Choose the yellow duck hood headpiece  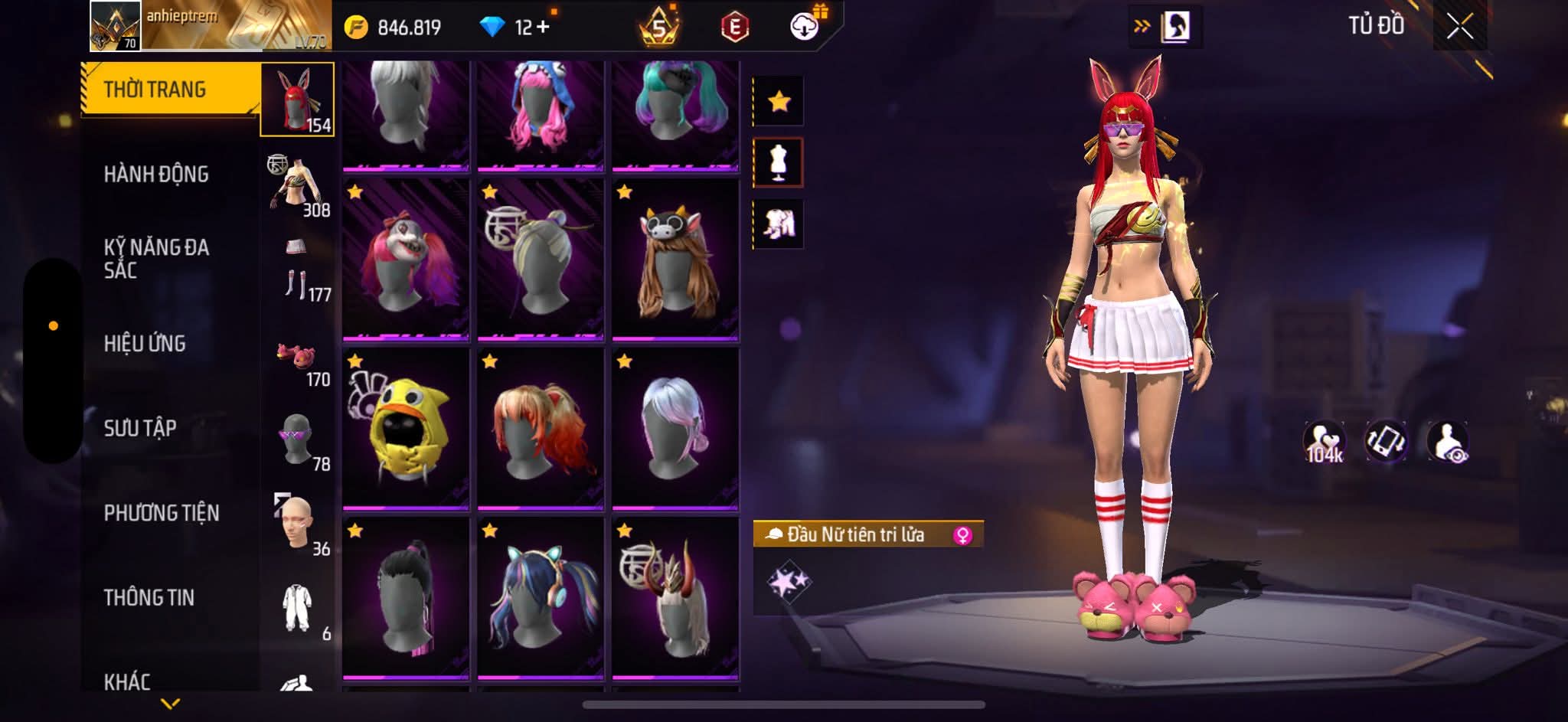pyautogui.click(x=406, y=427)
